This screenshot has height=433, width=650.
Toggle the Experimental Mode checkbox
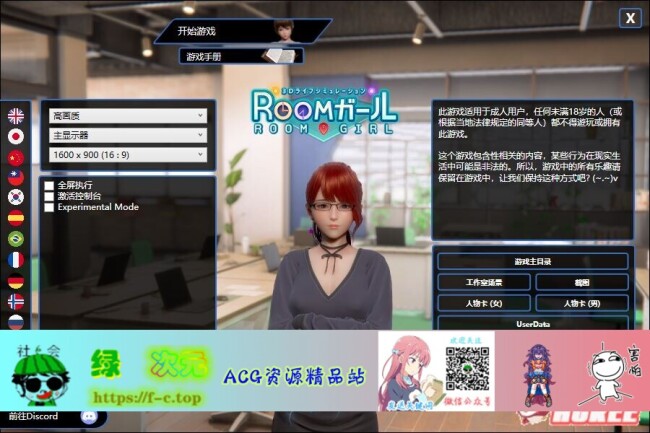click(x=49, y=207)
